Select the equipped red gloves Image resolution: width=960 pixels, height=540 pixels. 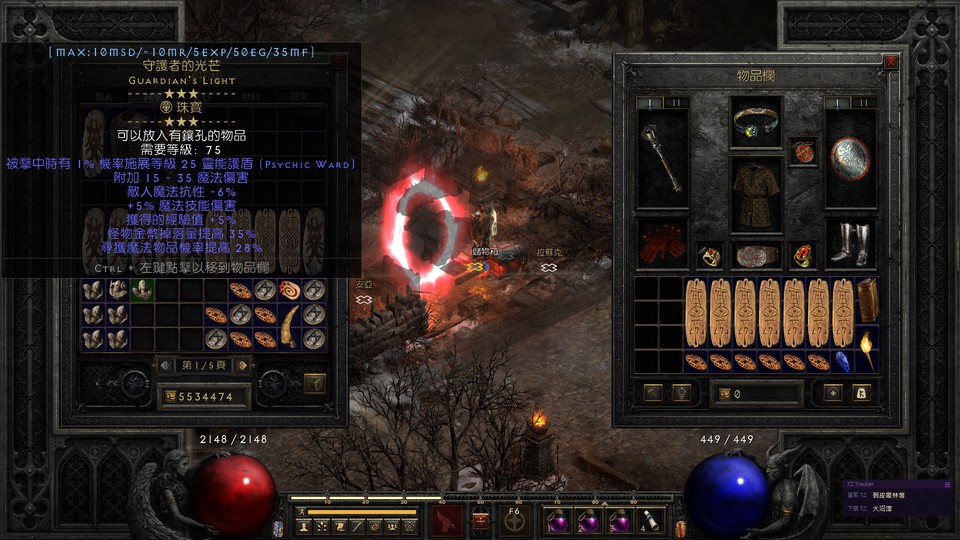[x=661, y=244]
